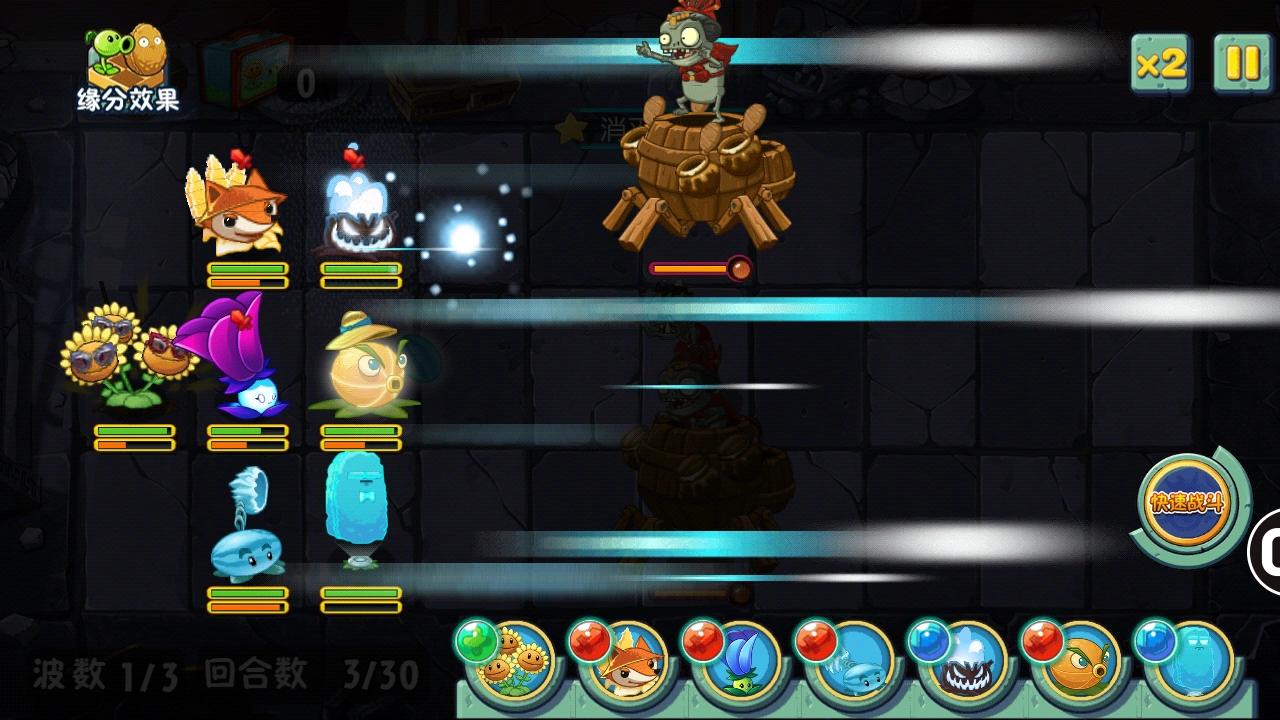Select the ice block plant card
This screenshot has height=720, width=1280.
click(1194, 668)
